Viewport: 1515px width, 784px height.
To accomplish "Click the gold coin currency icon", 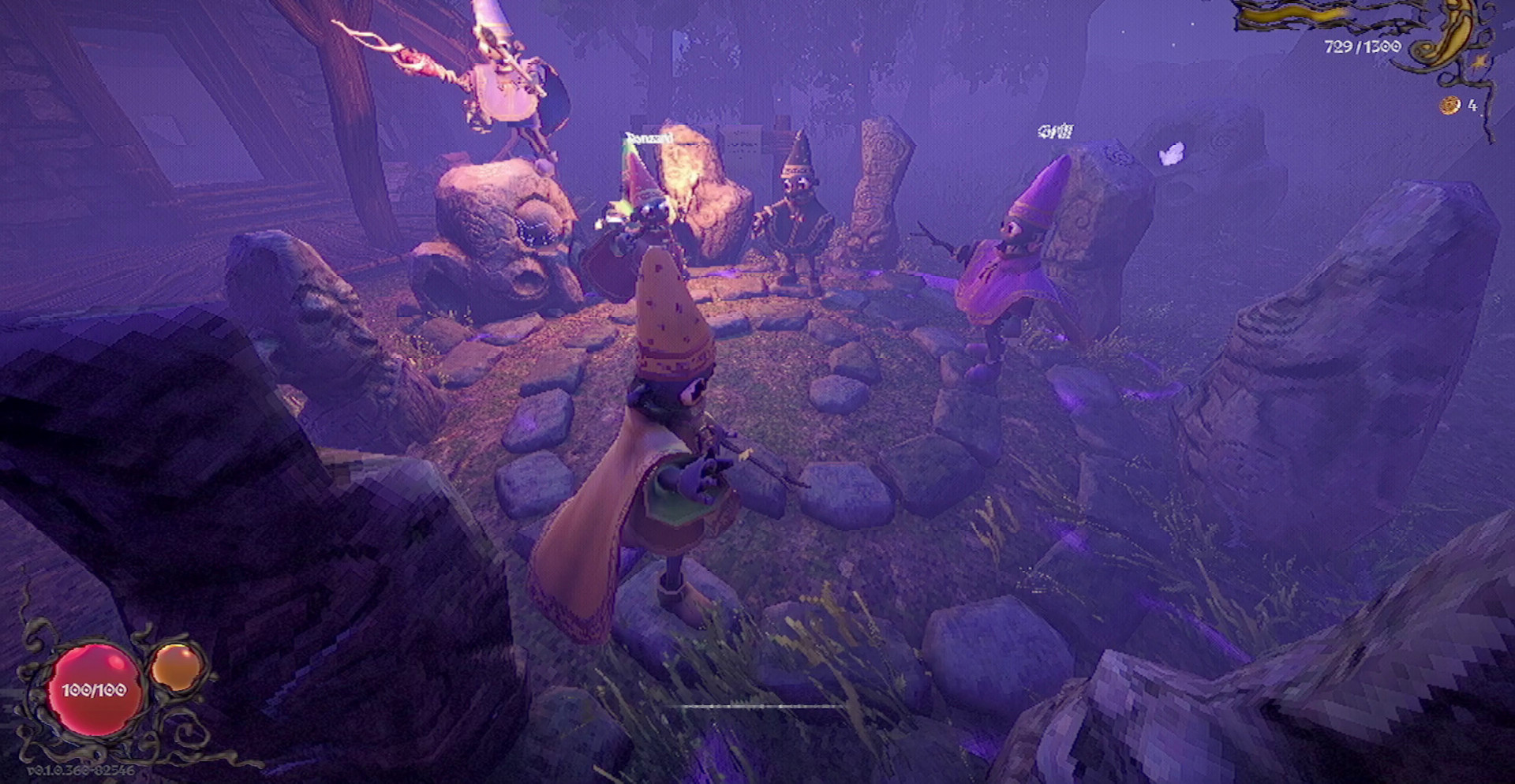I will [1450, 105].
